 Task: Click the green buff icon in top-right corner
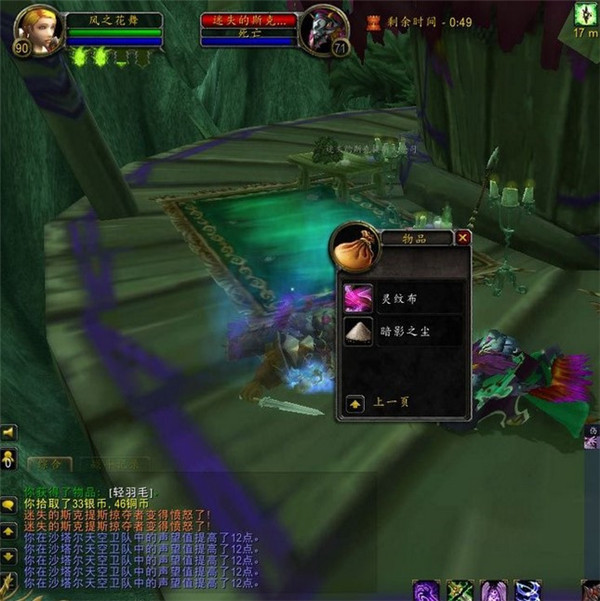585,14
